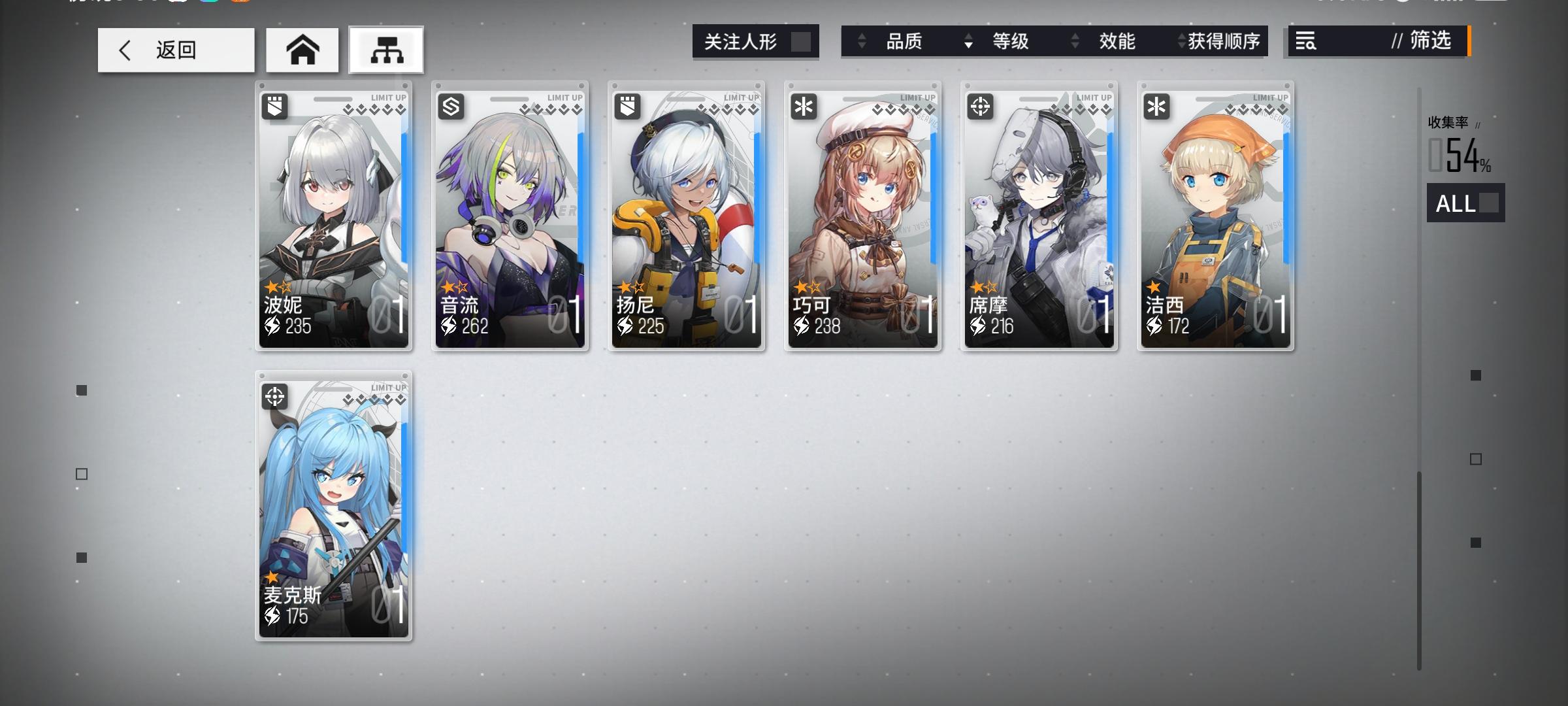Expand the 获得顺序 sorting option
This screenshot has width=1568, height=706.
point(1231,42)
